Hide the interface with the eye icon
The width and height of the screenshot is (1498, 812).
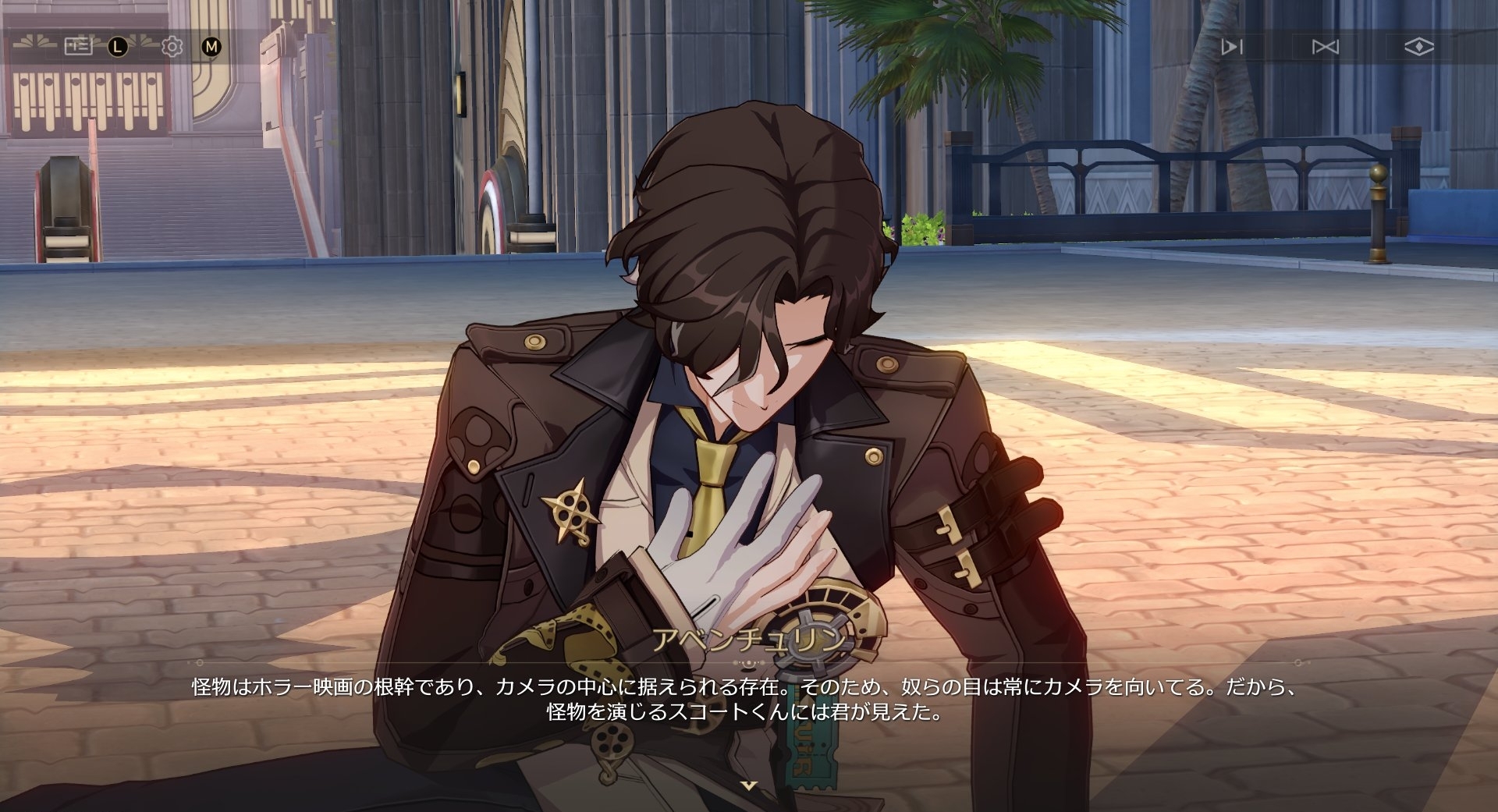click(x=1418, y=47)
